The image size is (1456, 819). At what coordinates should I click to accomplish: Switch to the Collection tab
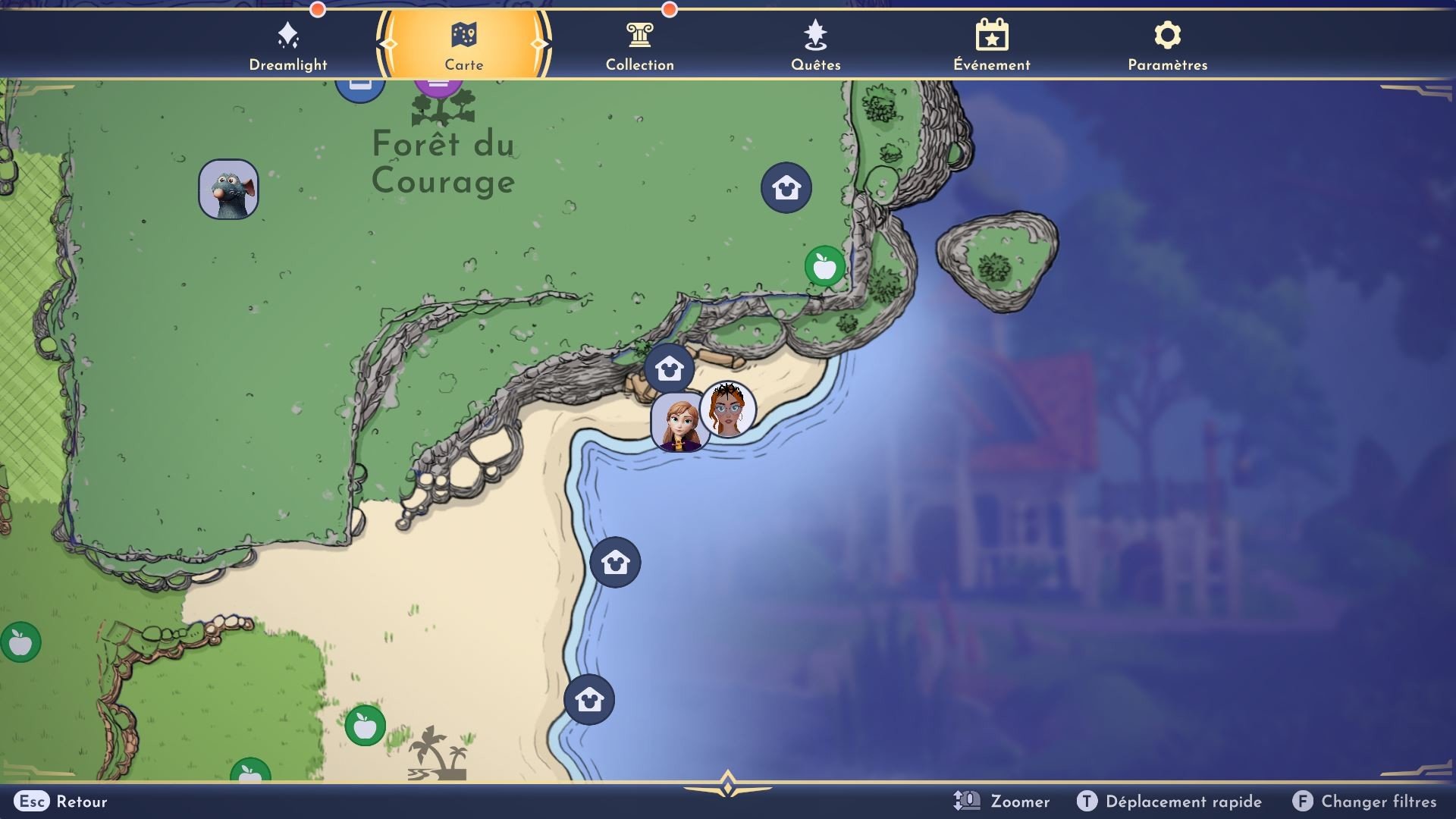pos(639,44)
